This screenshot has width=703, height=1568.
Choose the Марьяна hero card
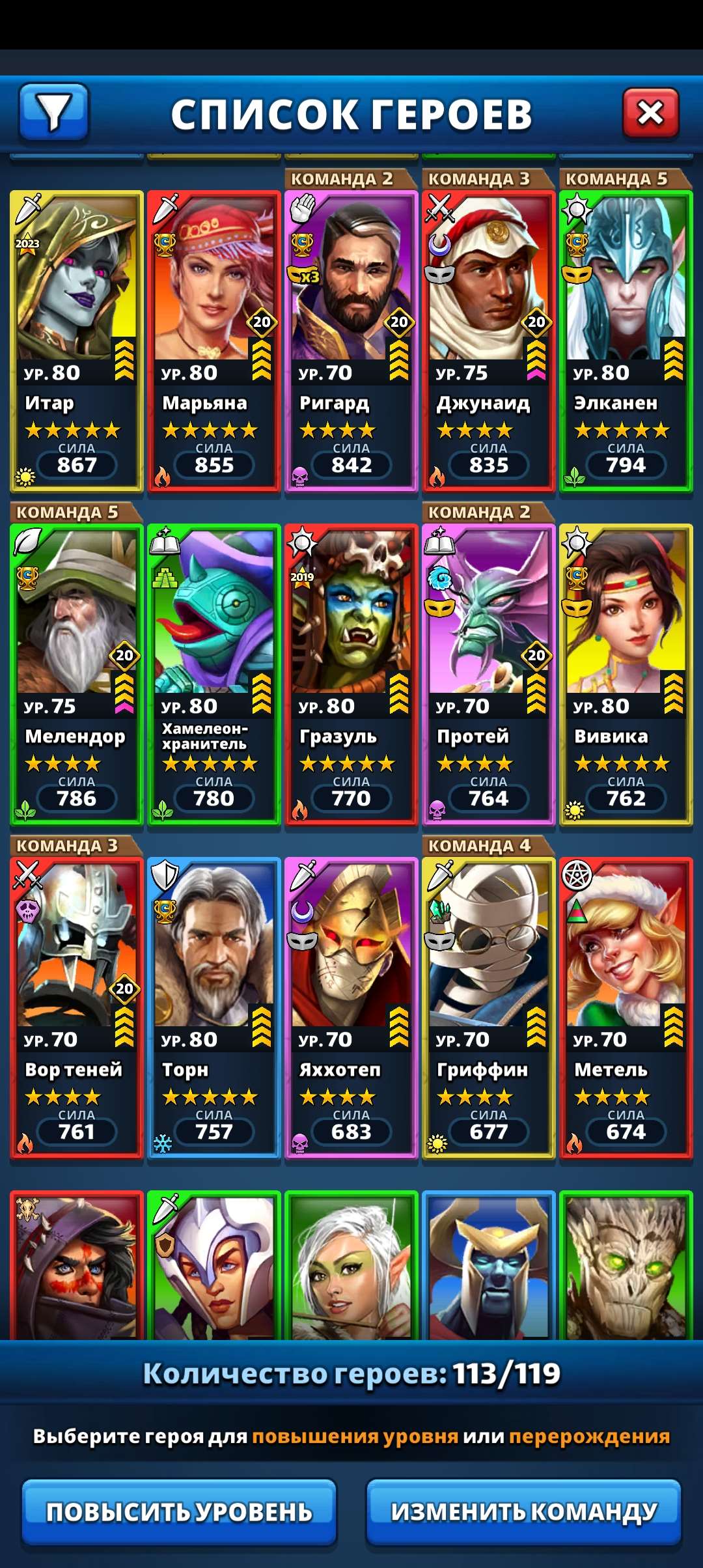point(214,341)
